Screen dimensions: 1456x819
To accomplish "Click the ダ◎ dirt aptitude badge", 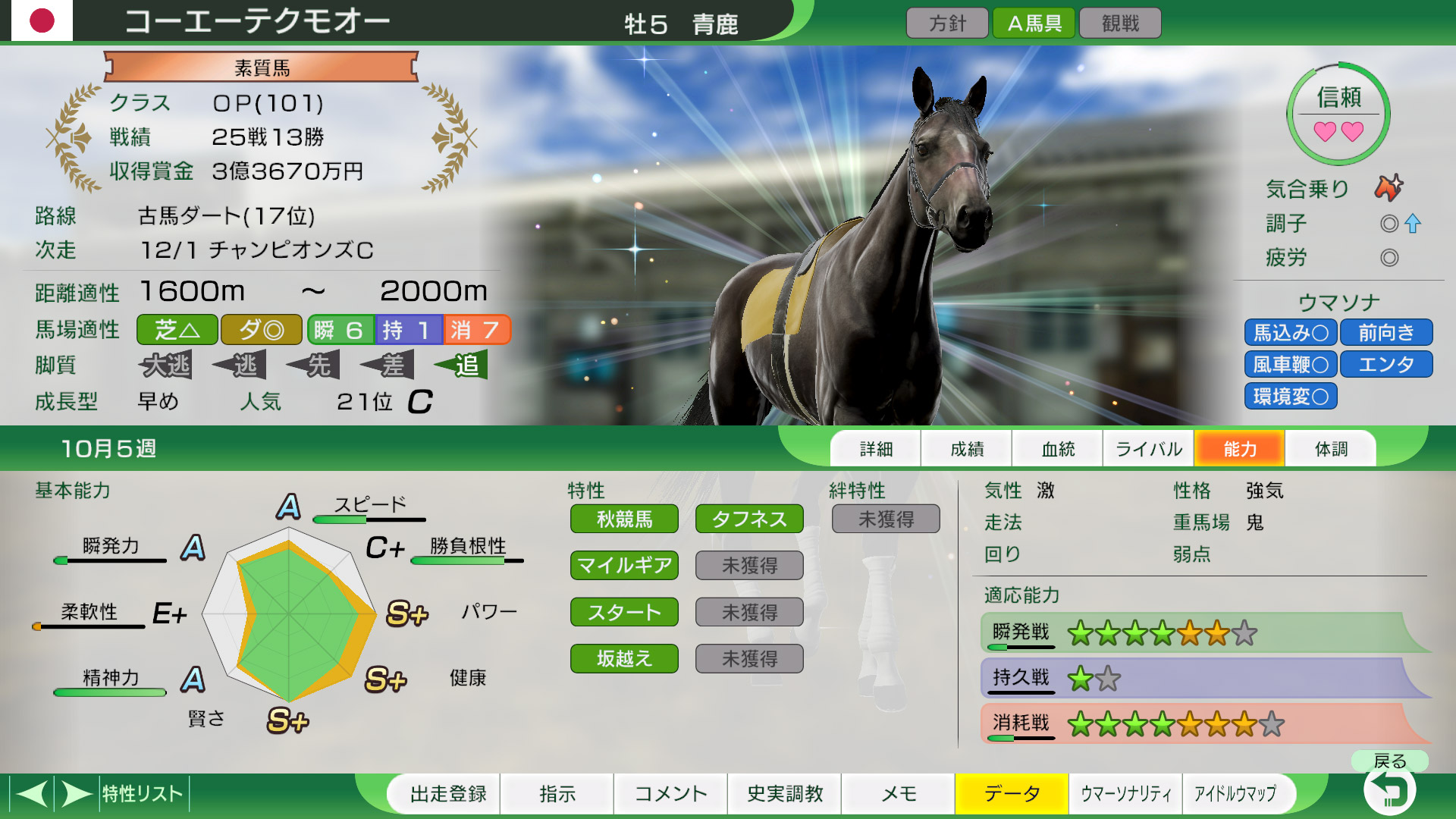I will (x=261, y=329).
